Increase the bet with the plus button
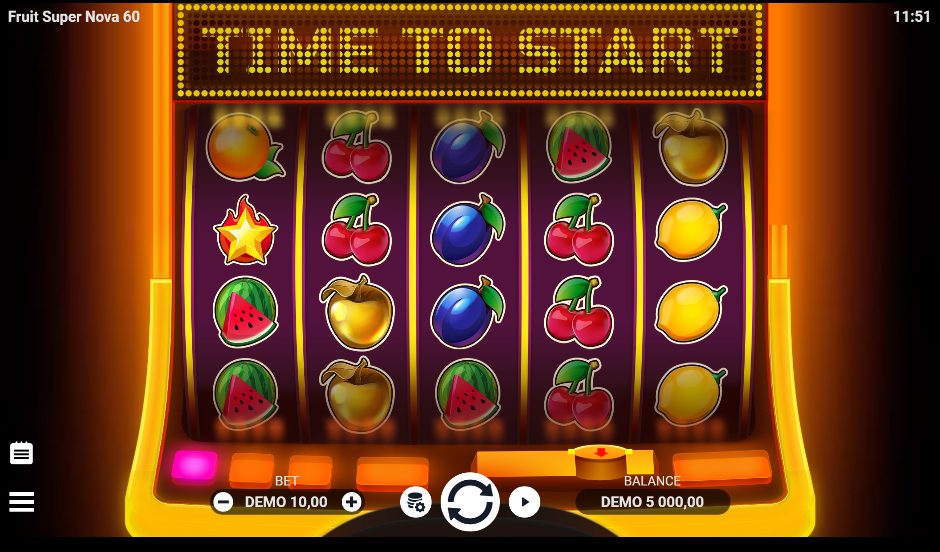This screenshot has height=552, width=940. click(x=351, y=502)
